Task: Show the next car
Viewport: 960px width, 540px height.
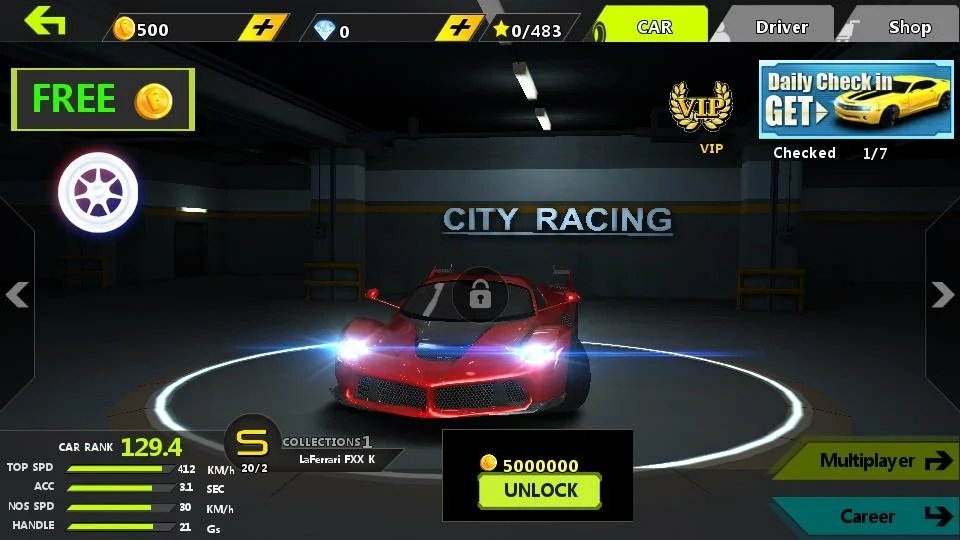Action: point(942,294)
